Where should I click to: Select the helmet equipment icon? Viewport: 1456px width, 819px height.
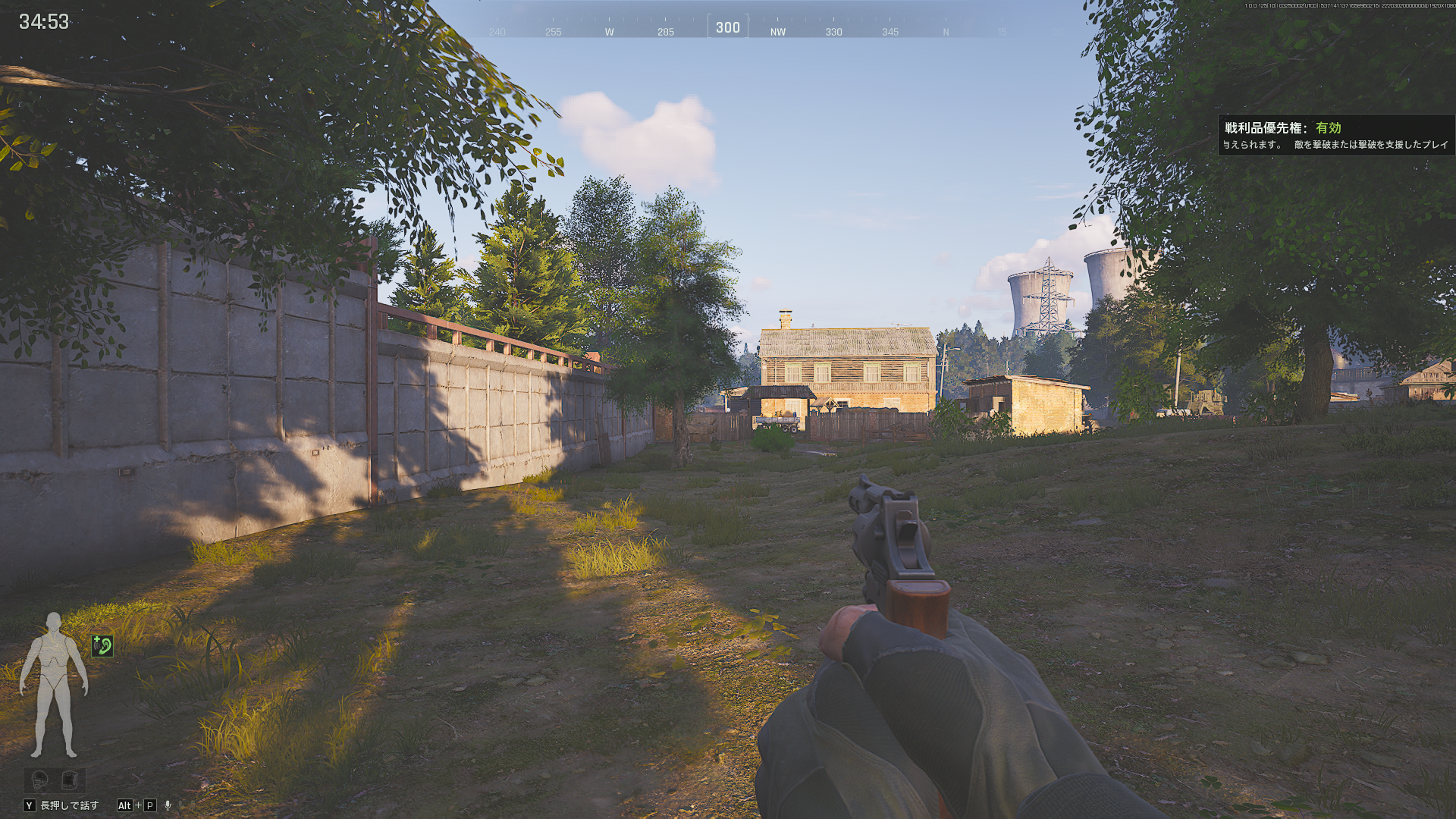tap(39, 780)
